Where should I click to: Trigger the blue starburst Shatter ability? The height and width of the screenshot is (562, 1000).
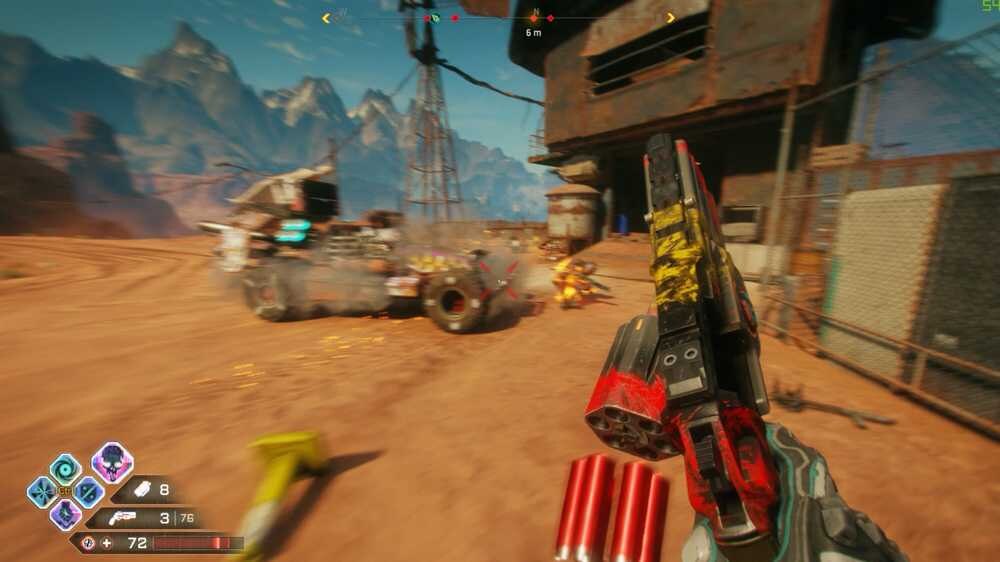click(x=42, y=491)
